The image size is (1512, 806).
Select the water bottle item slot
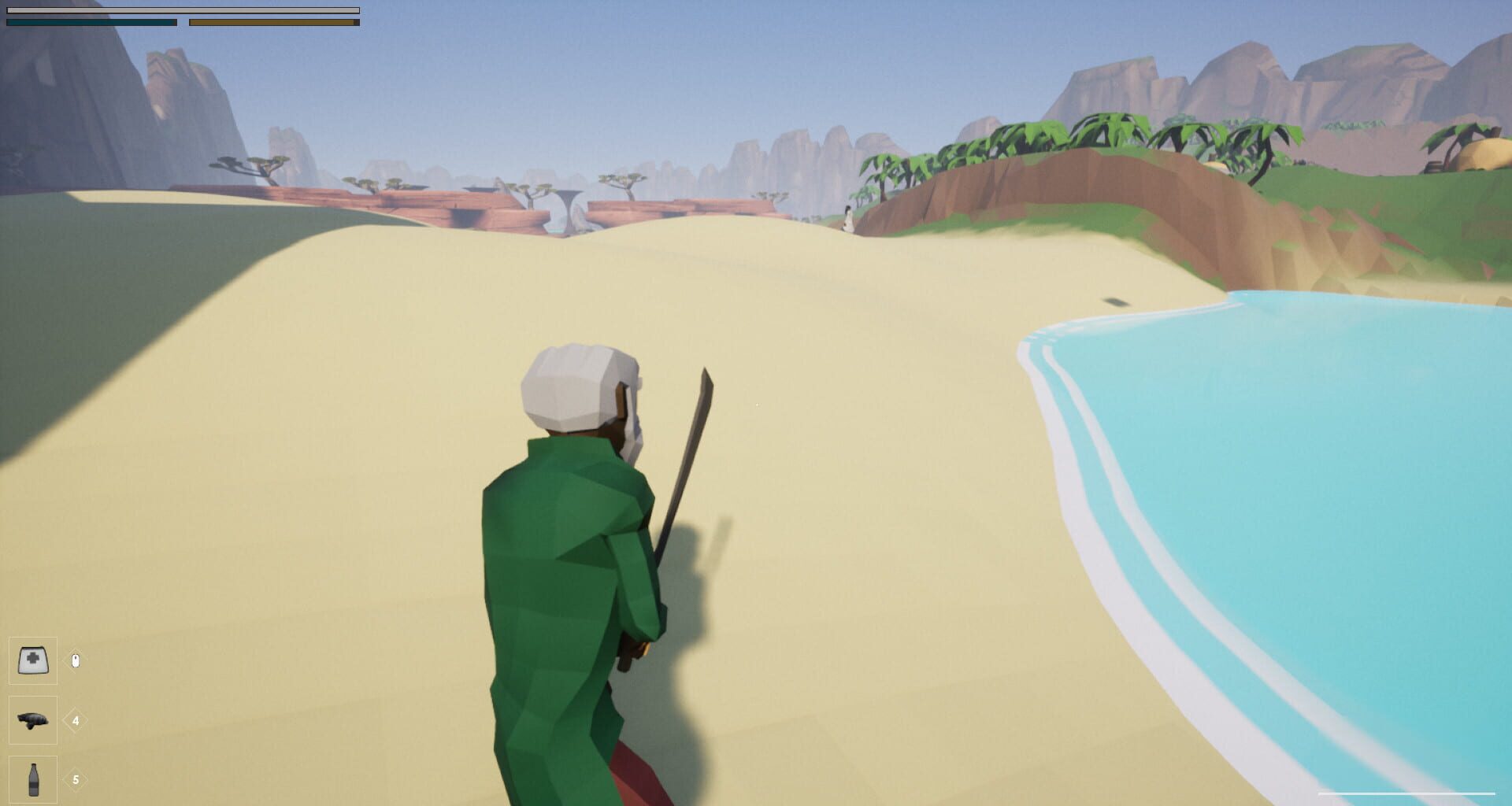click(32, 778)
